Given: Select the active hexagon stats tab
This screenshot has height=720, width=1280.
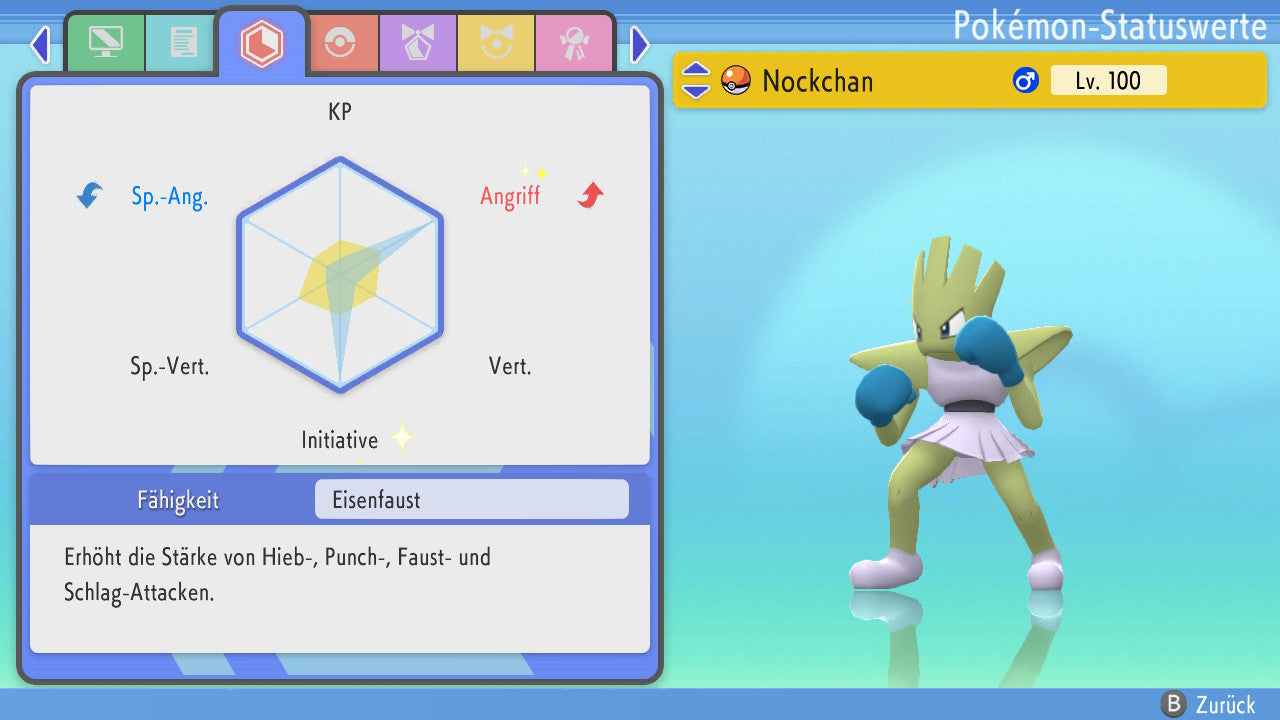Looking at the screenshot, I should [x=261, y=43].
